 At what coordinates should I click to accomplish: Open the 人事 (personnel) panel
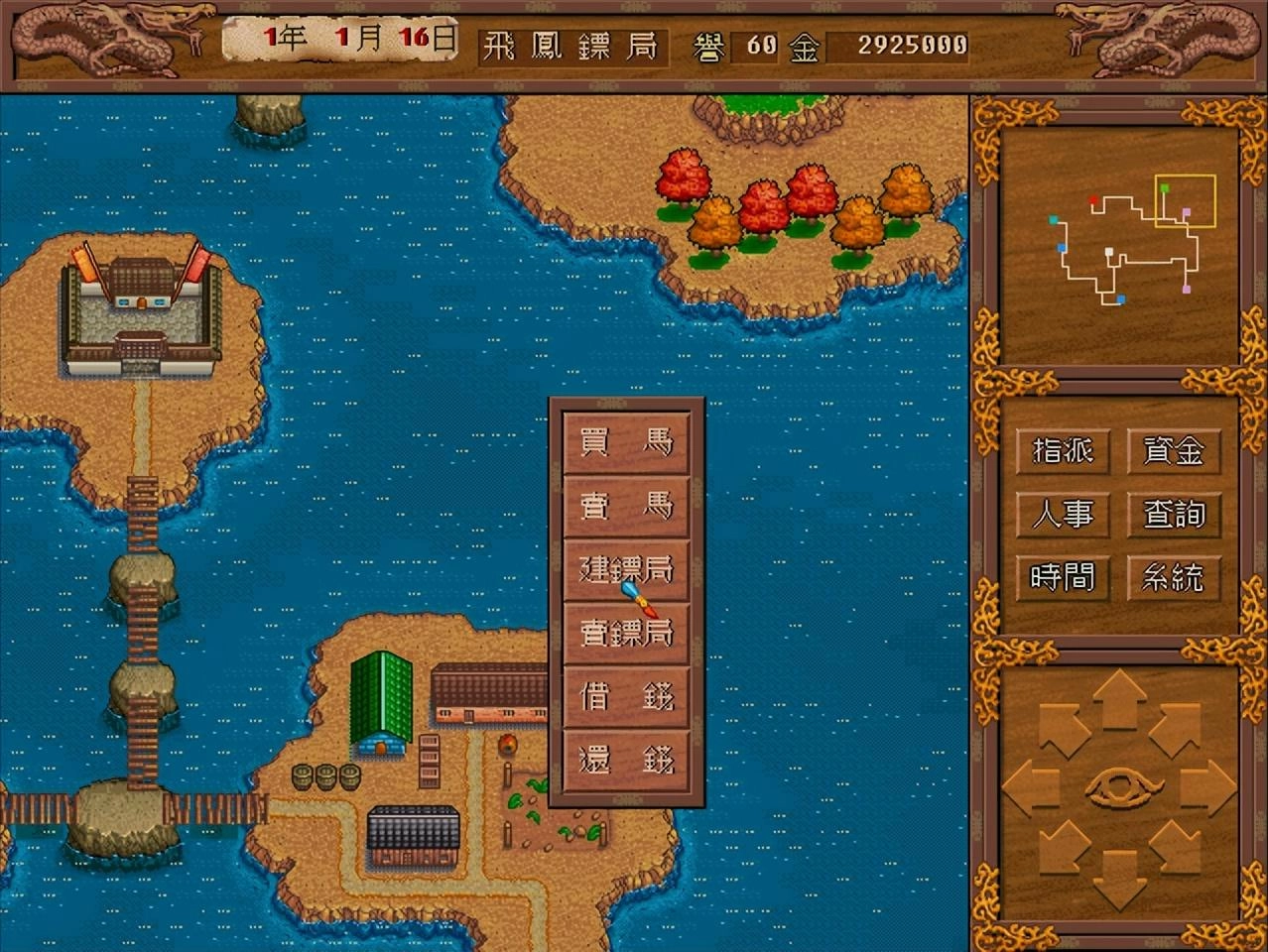pyautogui.click(x=1063, y=514)
